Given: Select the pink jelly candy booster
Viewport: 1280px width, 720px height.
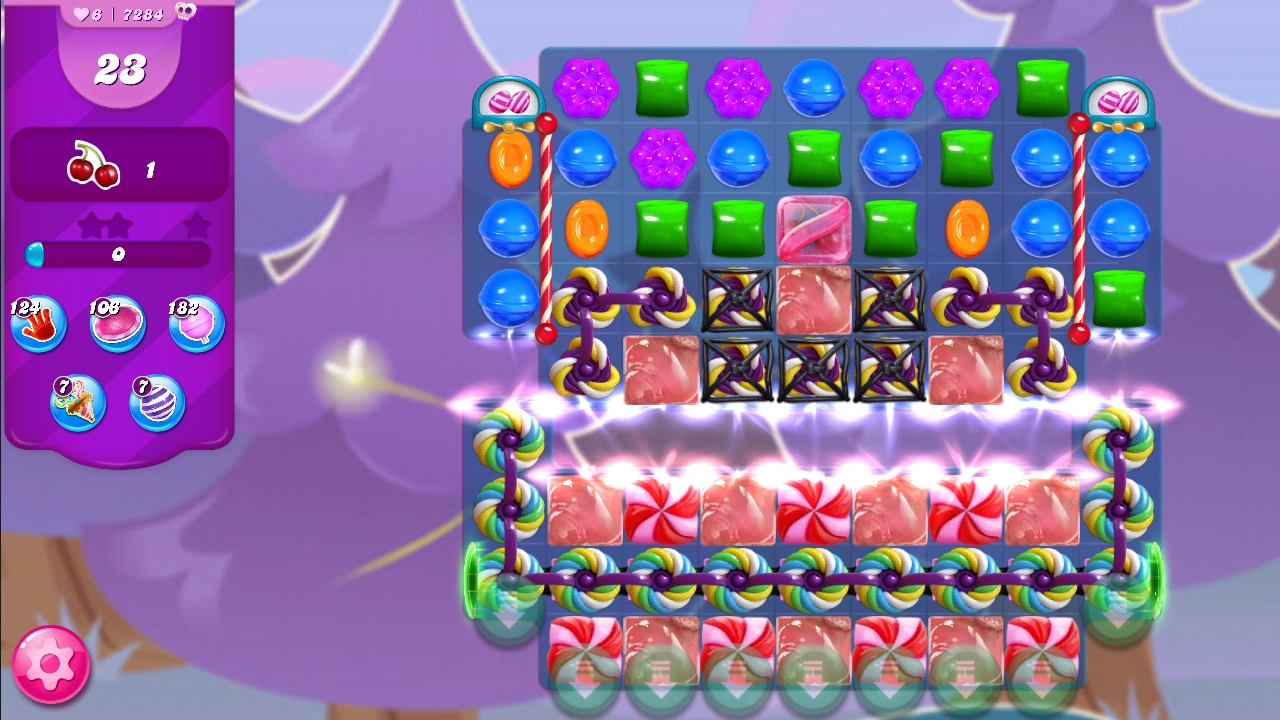Looking at the screenshot, I should [117, 322].
